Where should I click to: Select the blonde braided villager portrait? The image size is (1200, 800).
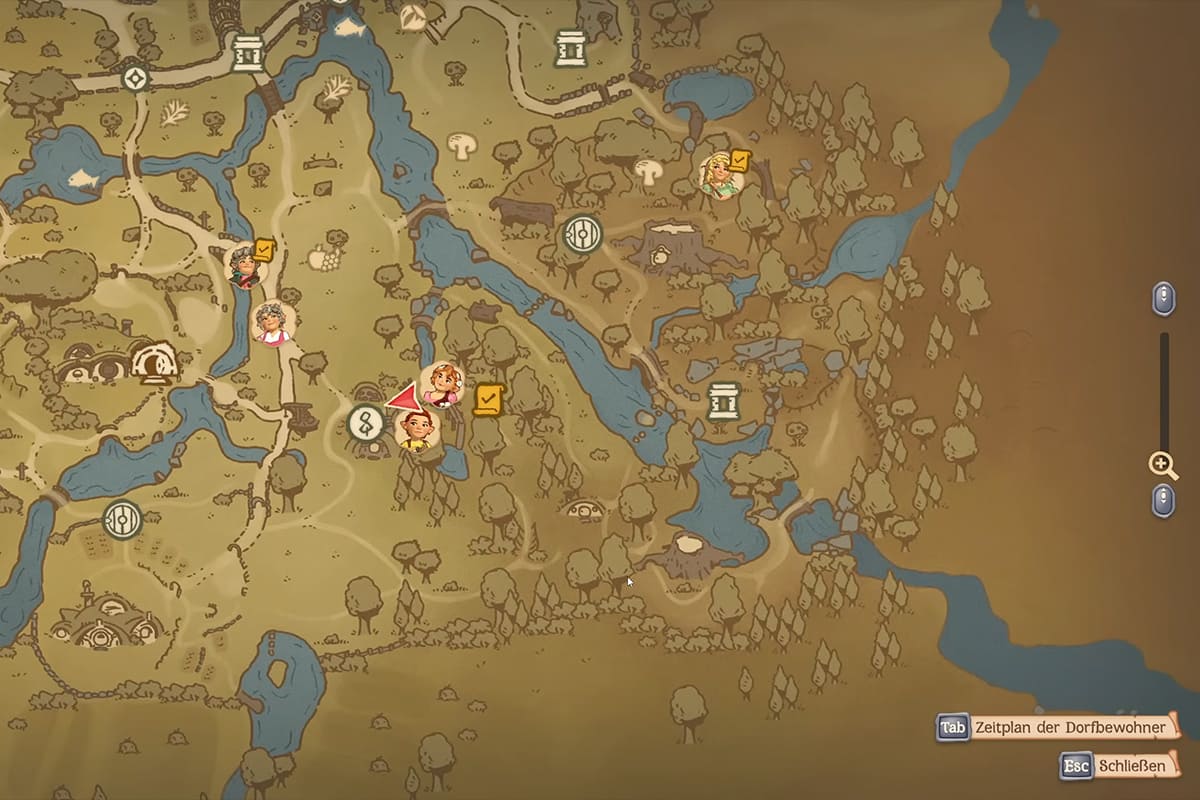(x=720, y=176)
